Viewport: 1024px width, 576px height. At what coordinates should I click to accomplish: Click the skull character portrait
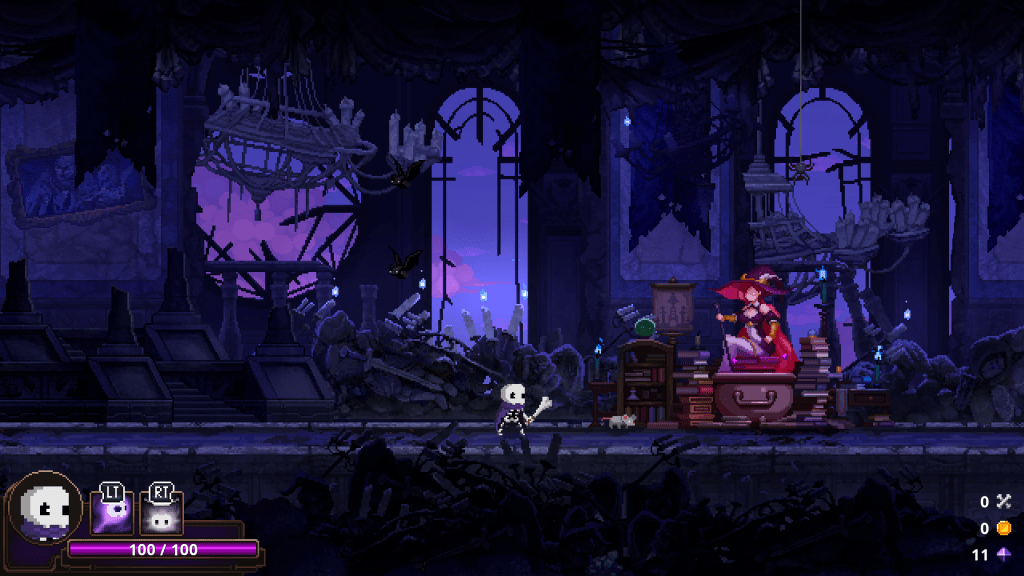click(43, 510)
